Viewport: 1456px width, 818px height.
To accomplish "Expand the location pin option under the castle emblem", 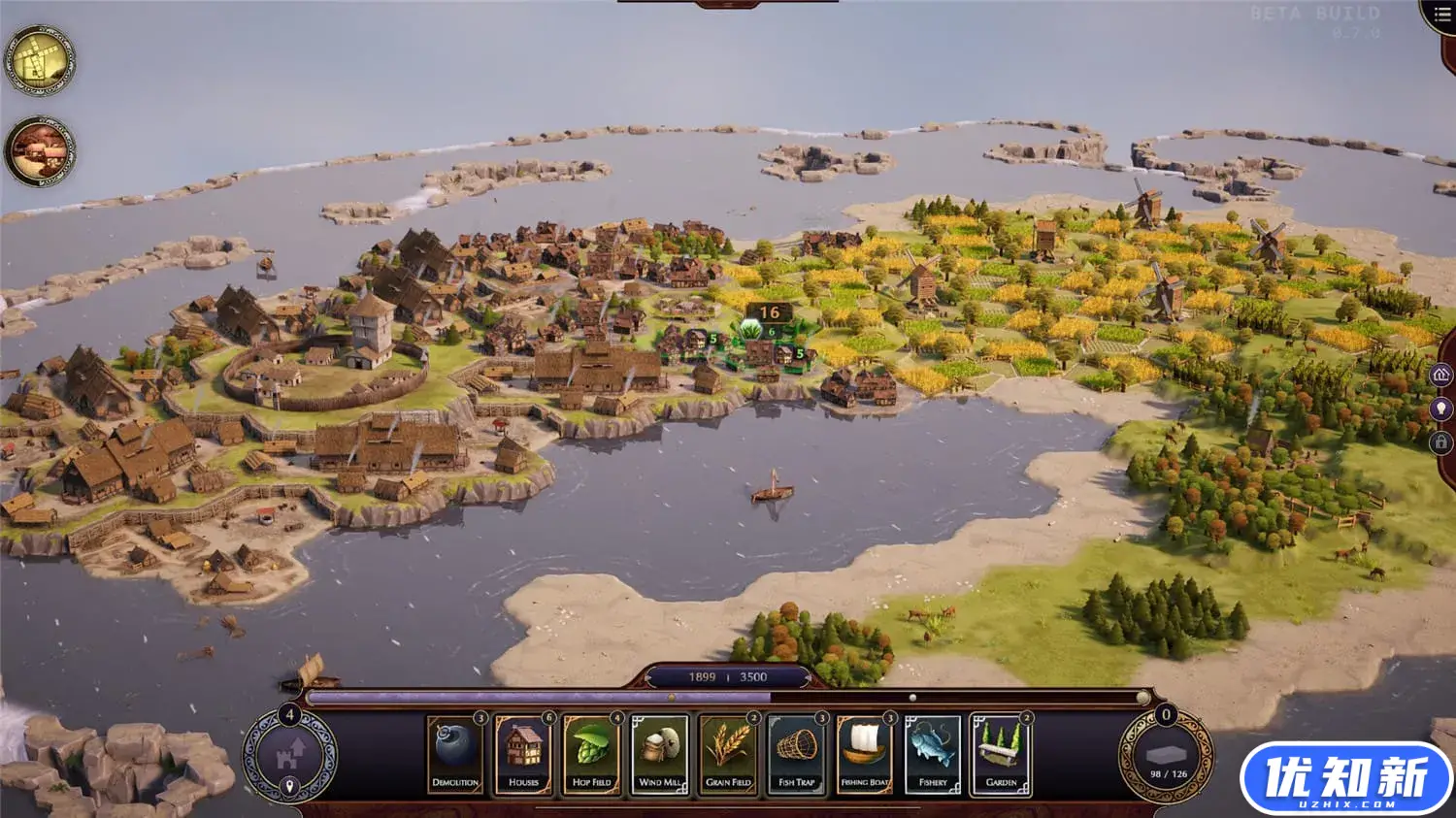I will [x=287, y=786].
